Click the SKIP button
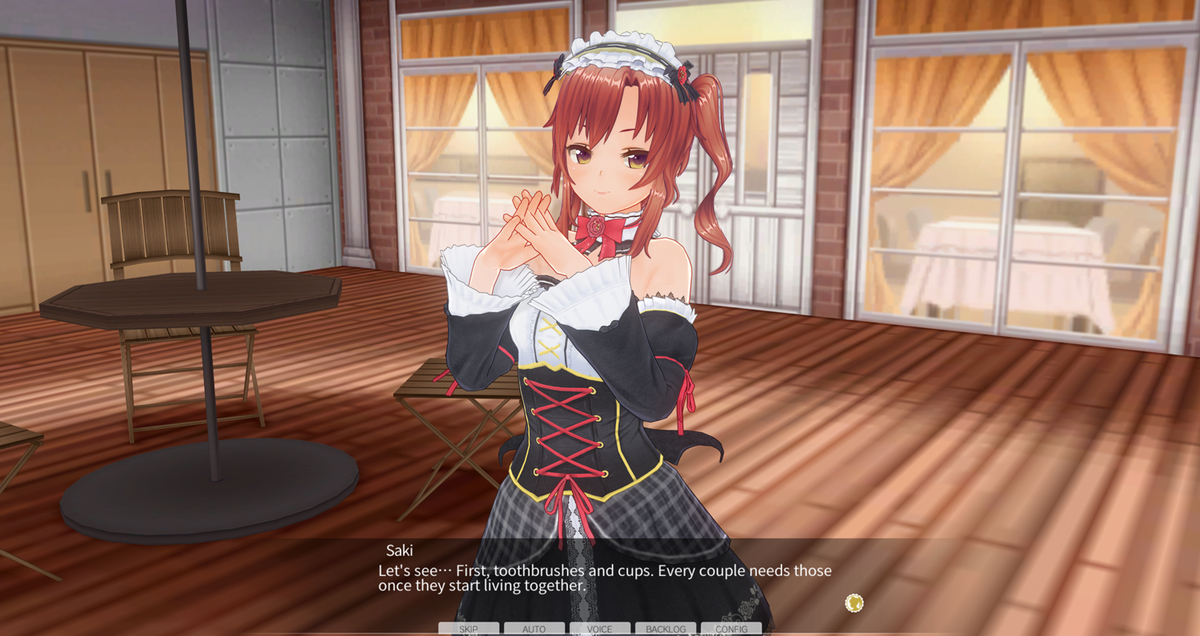The height and width of the screenshot is (636, 1200). click(x=468, y=629)
